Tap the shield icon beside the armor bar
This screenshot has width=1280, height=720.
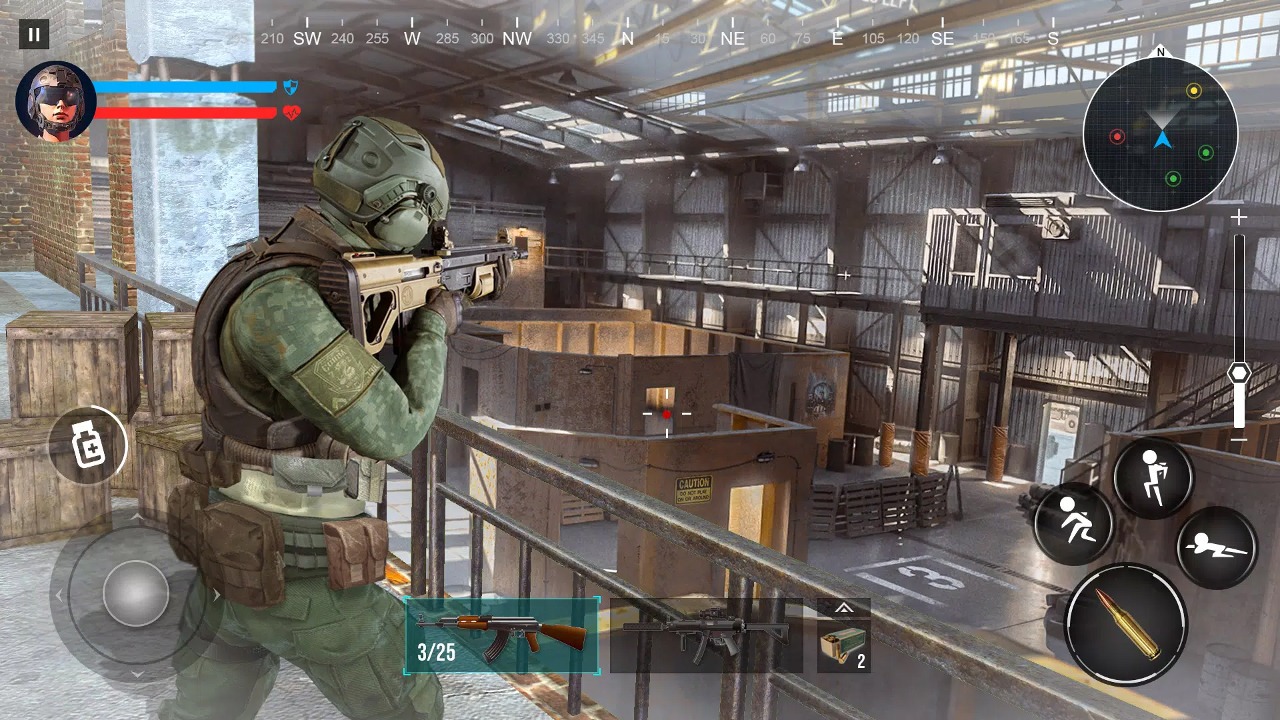point(291,88)
